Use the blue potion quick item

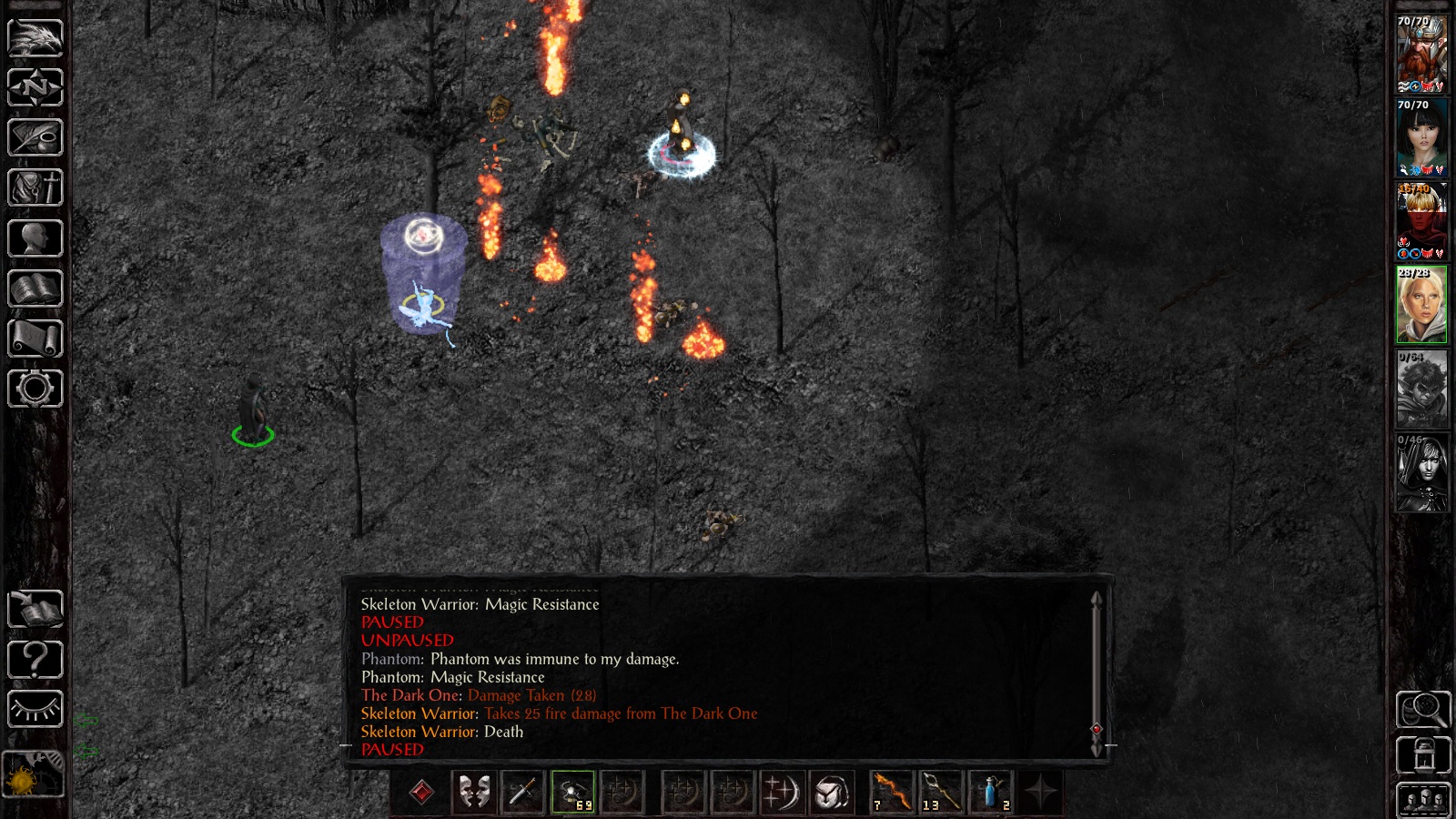(991, 792)
